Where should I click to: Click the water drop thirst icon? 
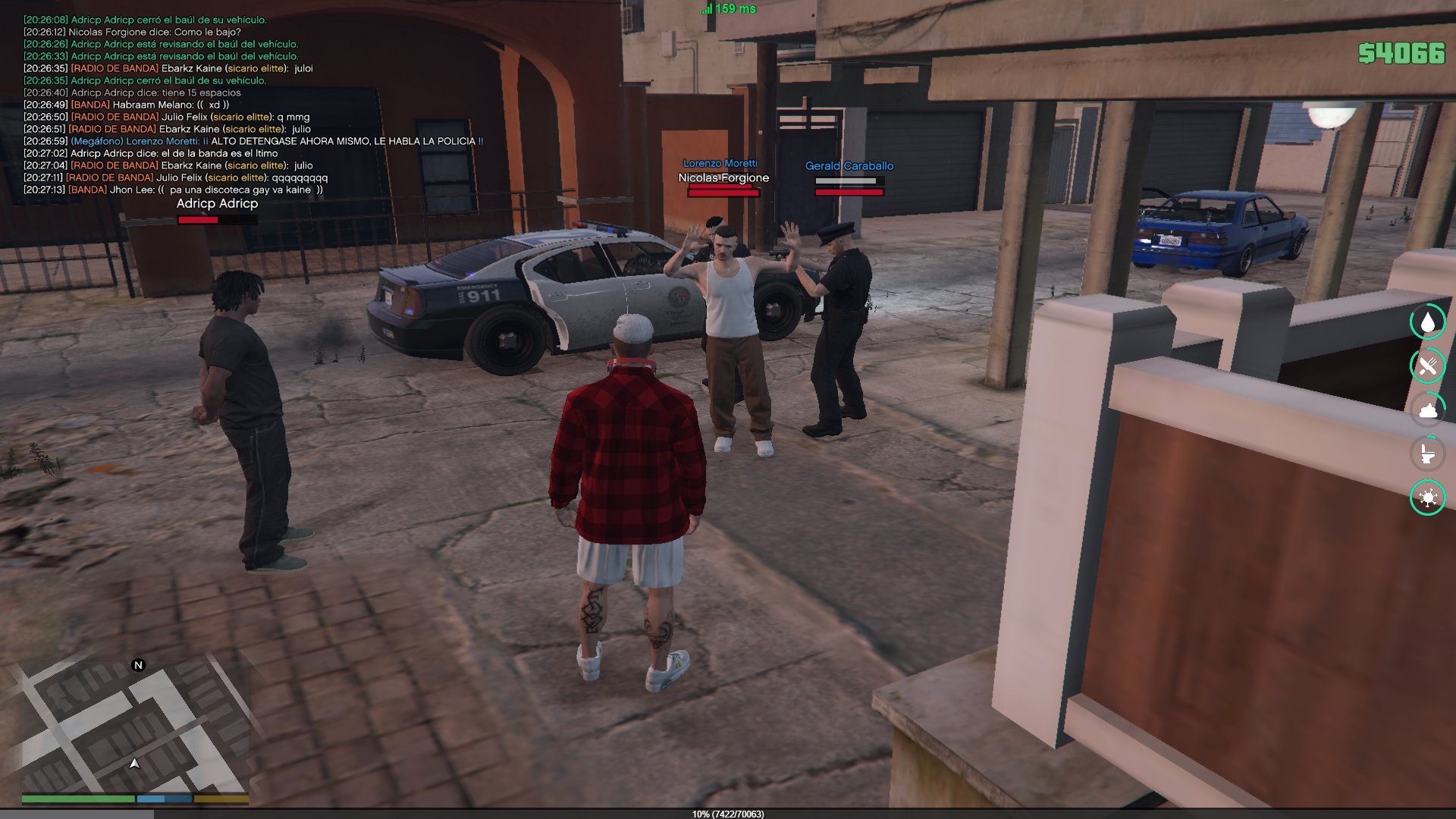[1428, 322]
